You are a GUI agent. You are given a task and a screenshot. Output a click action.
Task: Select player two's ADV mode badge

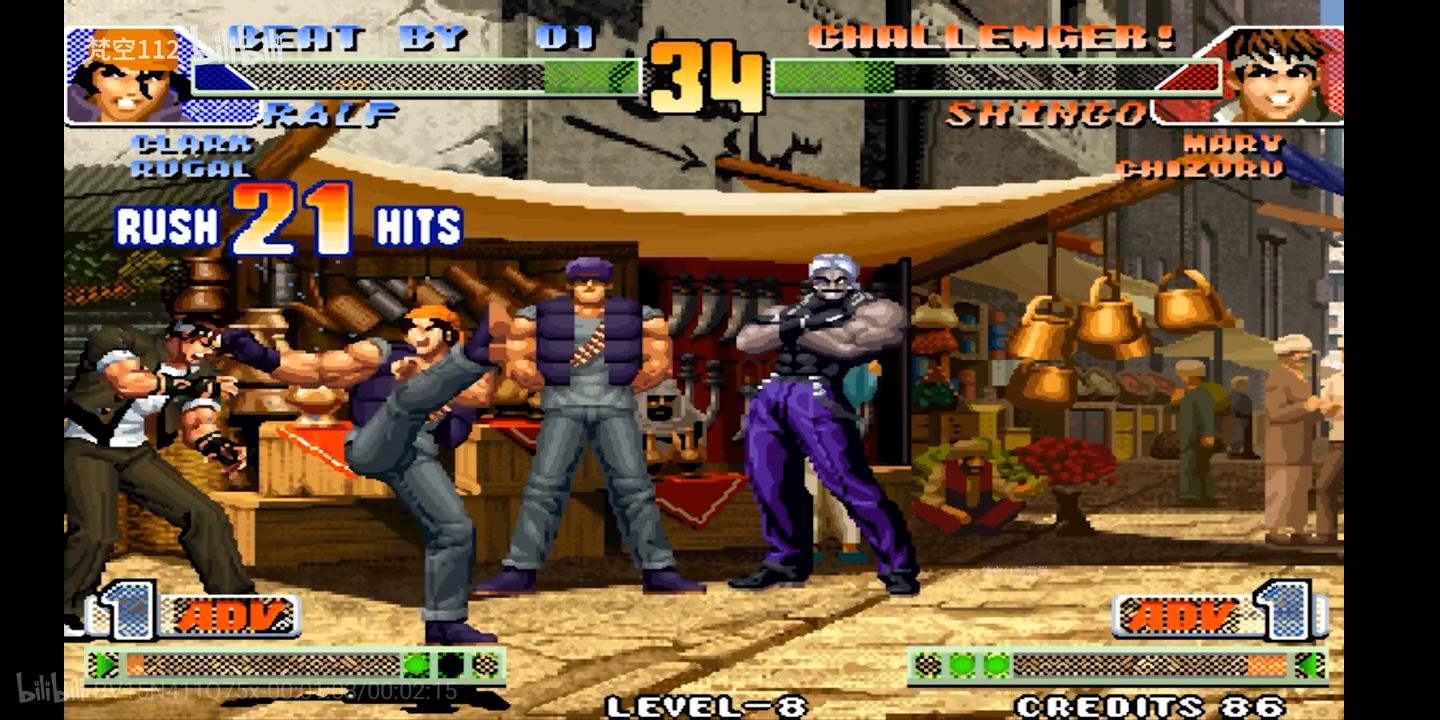1182,615
